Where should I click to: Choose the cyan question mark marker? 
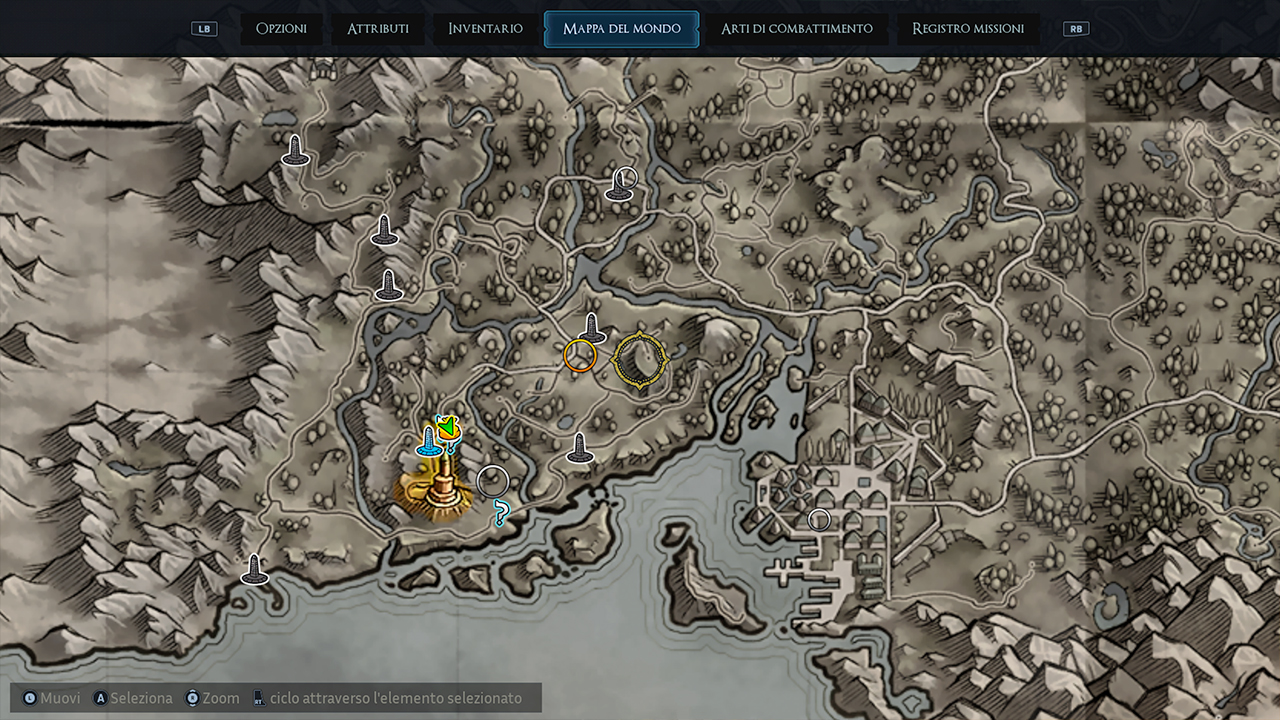(x=502, y=514)
